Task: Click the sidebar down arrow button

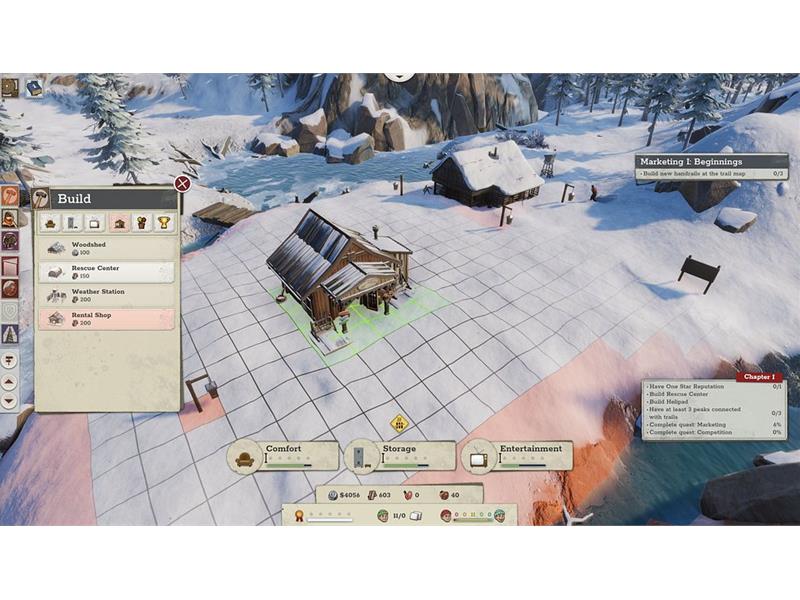Action: [x=10, y=400]
